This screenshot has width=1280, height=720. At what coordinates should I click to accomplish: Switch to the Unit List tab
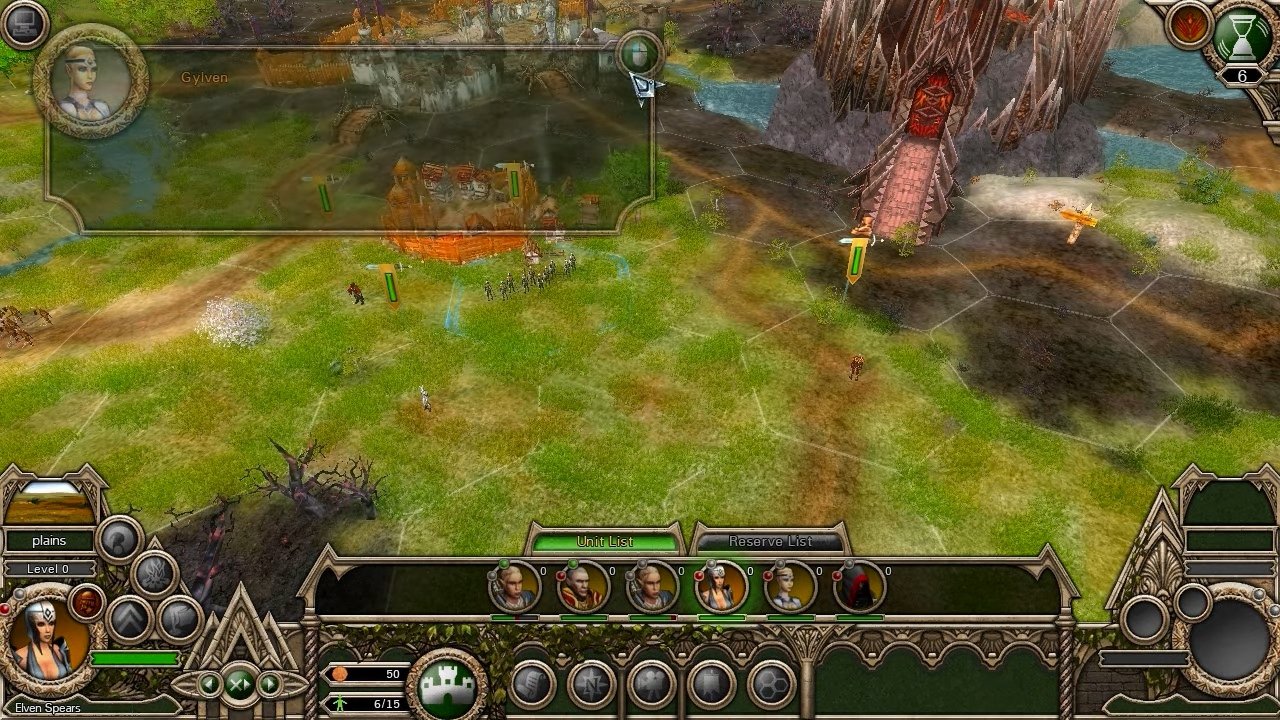click(x=605, y=541)
